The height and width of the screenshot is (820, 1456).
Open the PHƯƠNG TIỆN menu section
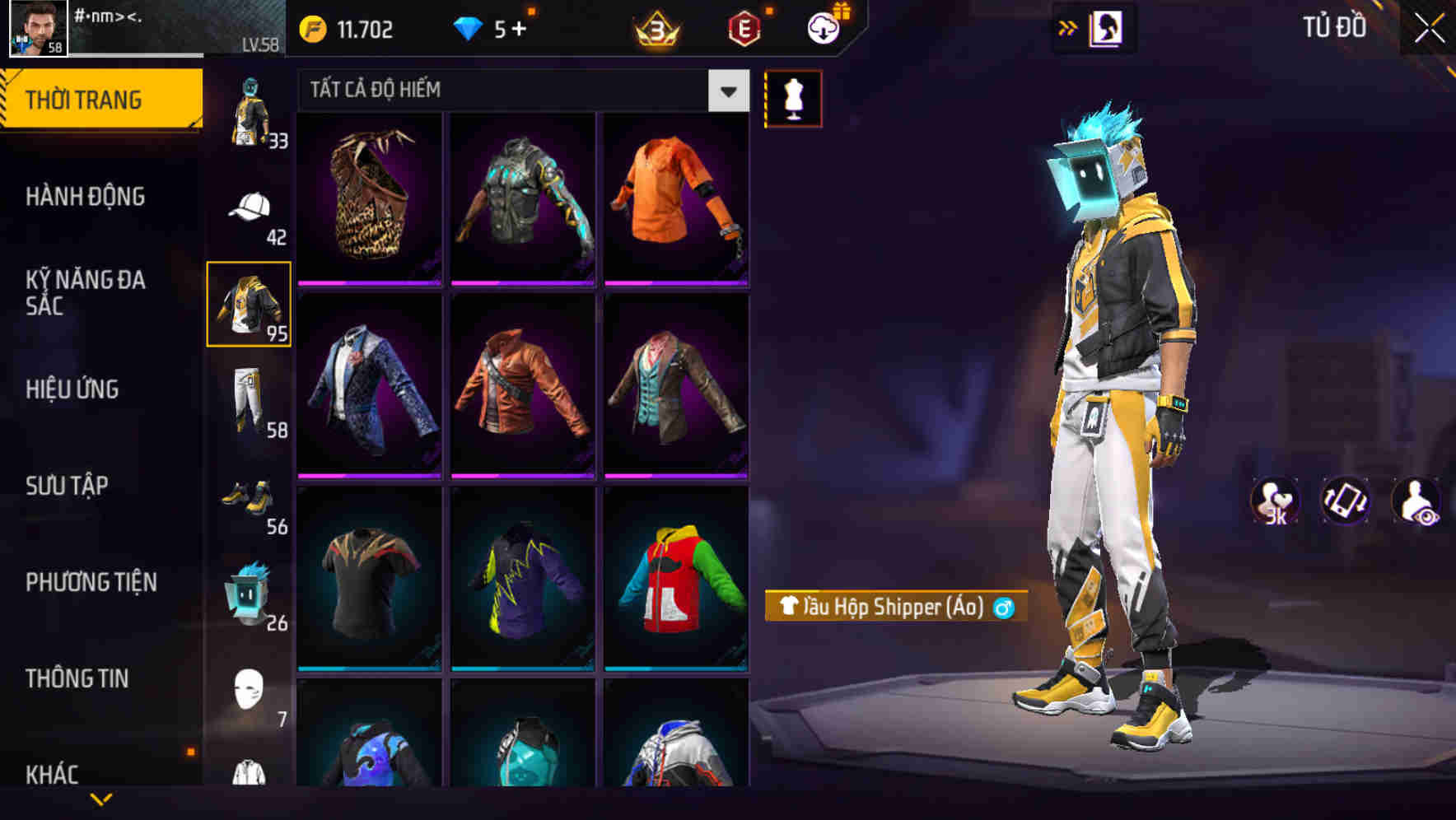point(92,582)
